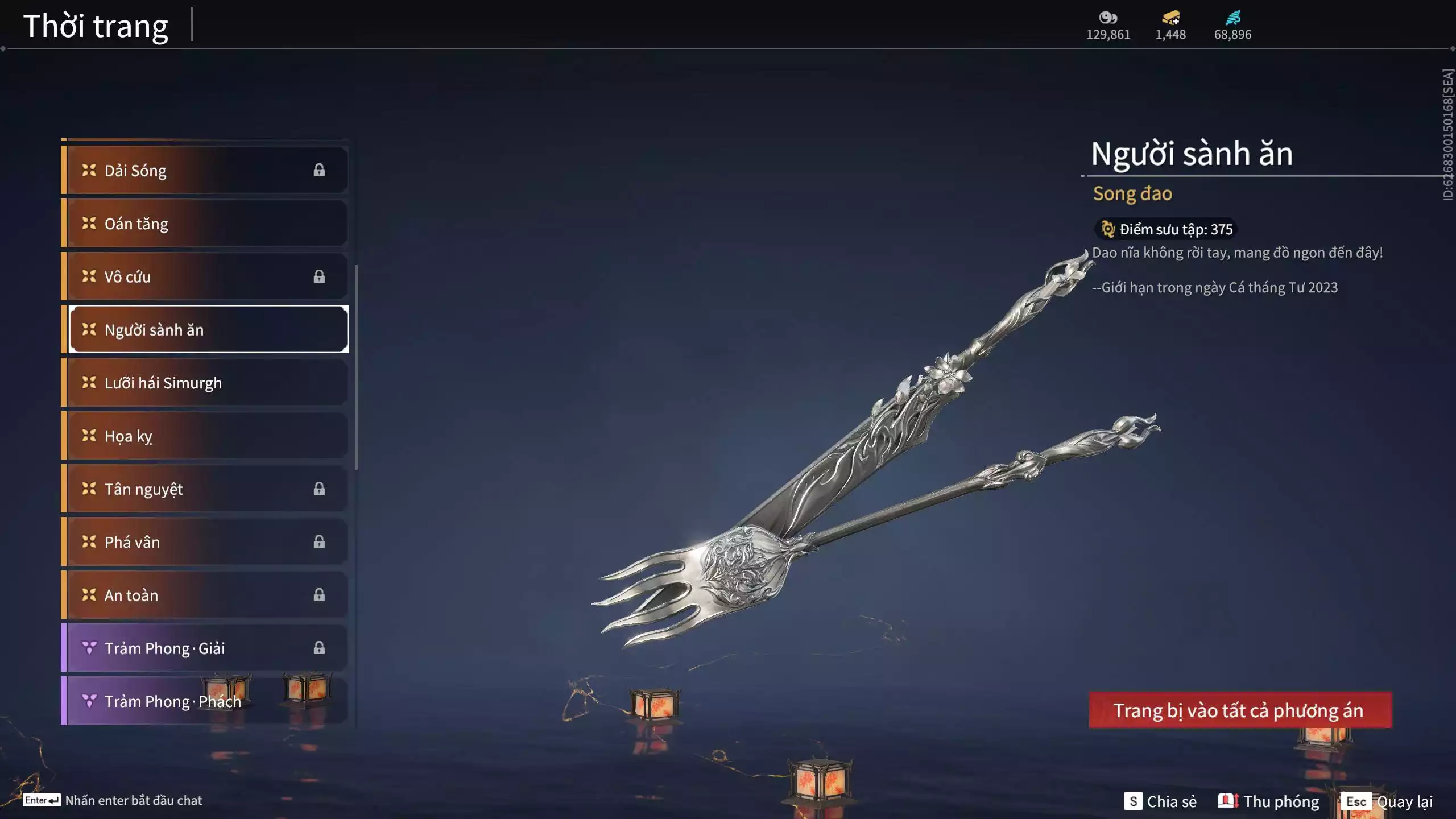Choose the Trảm Phong · Giải skin
Screen dimensions: 1456x819
click(x=205, y=648)
